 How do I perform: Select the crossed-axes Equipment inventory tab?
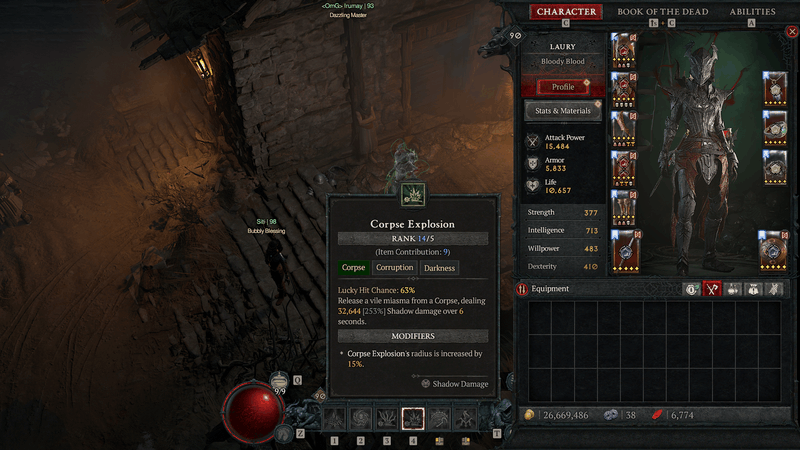point(713,289)
